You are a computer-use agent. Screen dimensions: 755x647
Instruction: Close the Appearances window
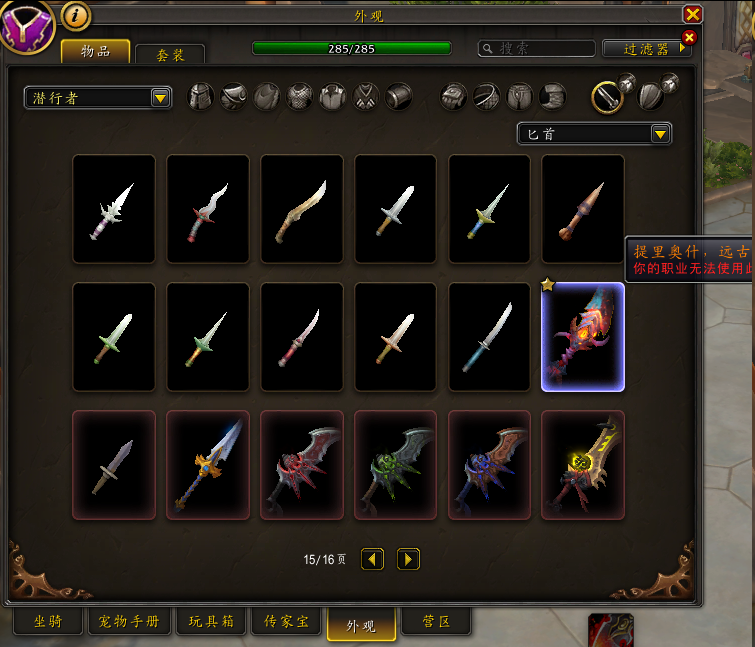coord(692,14)
